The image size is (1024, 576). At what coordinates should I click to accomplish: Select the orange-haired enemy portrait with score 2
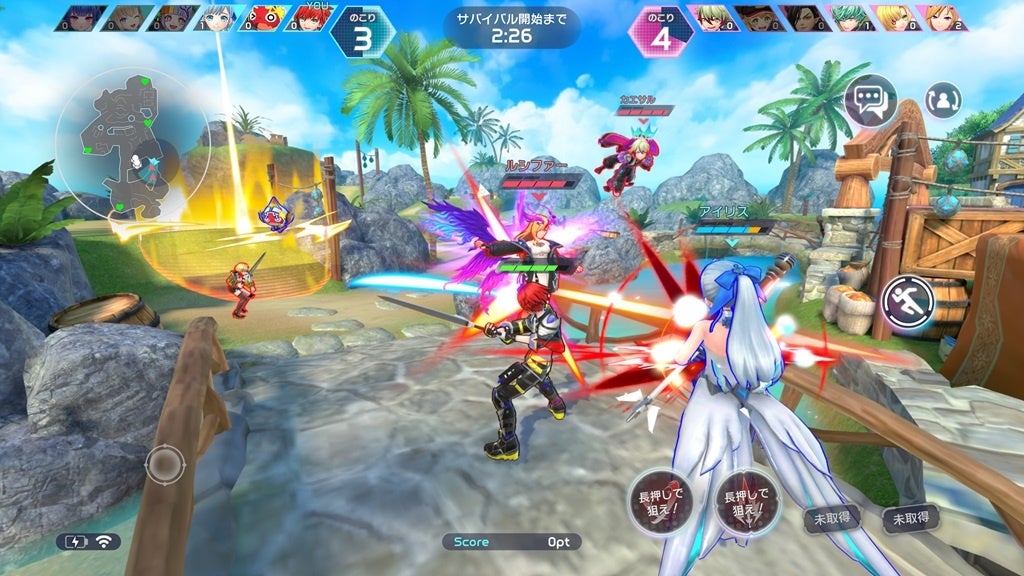[x=946, y=17]
